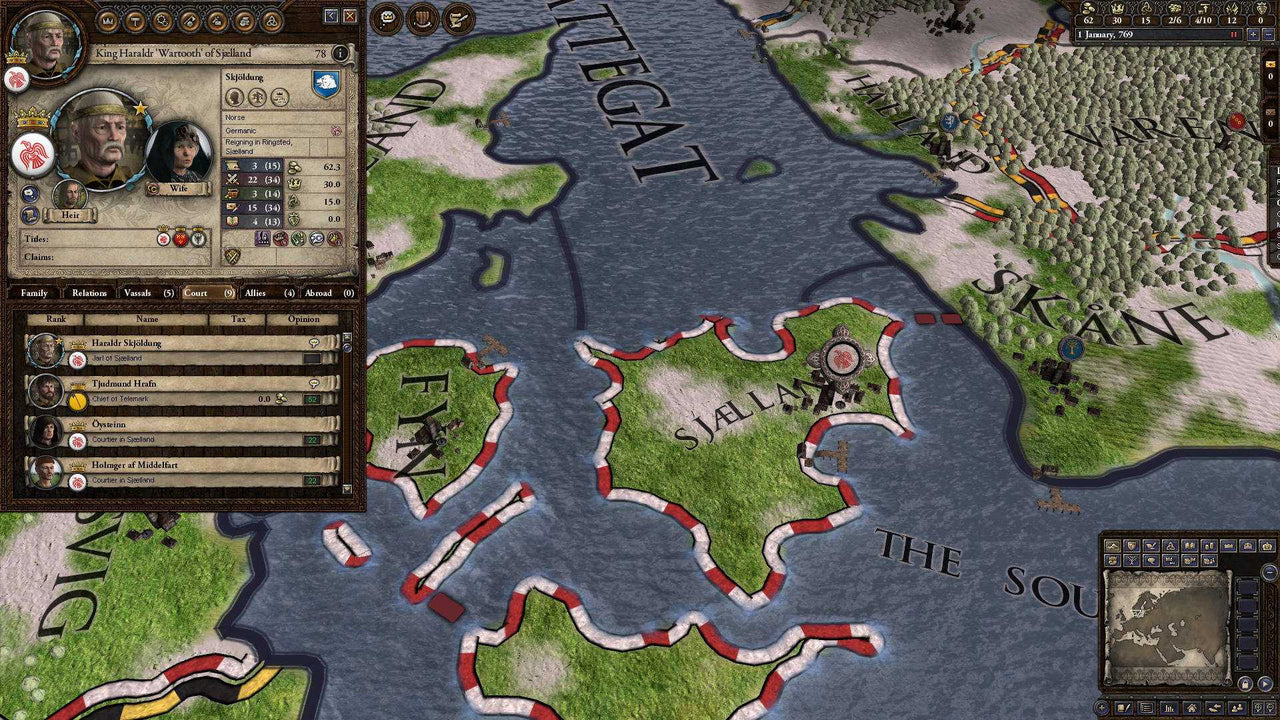1280x720 pixels.
Task: Select the laws icon in top toolbar
Action: click(135, 20)
